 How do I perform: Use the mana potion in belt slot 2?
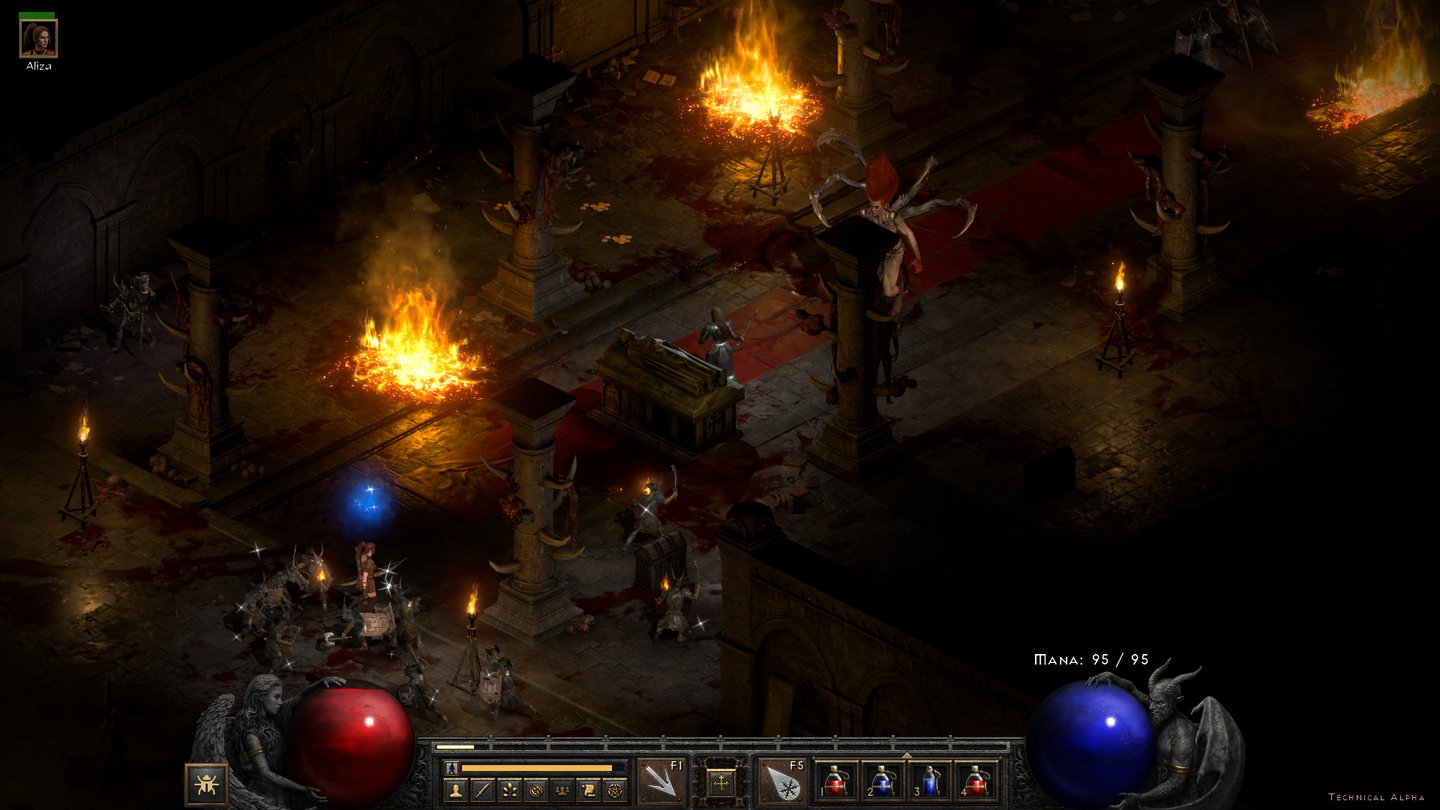point(882,781)
